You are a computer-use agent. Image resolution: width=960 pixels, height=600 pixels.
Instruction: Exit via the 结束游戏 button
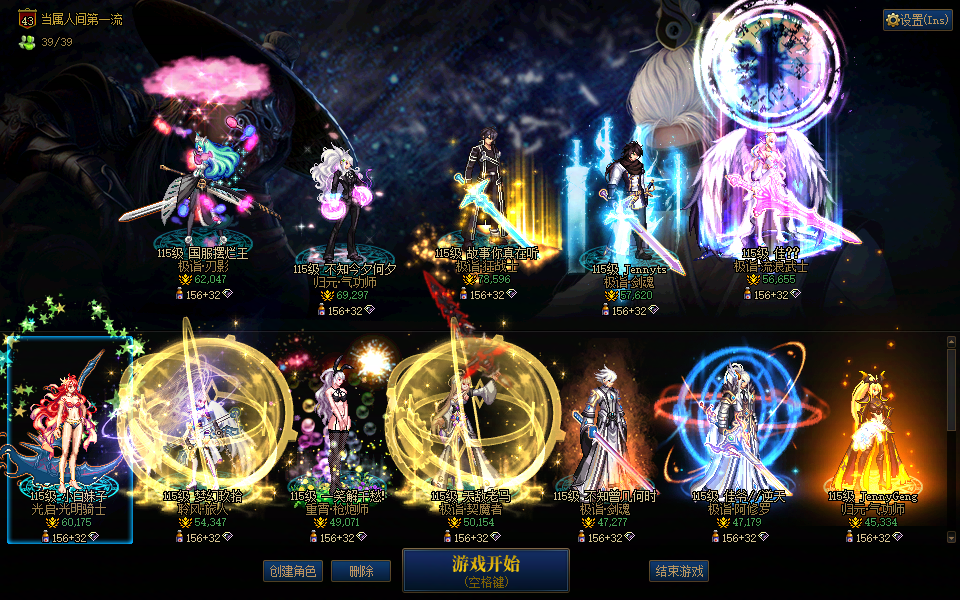pos(679,571)
